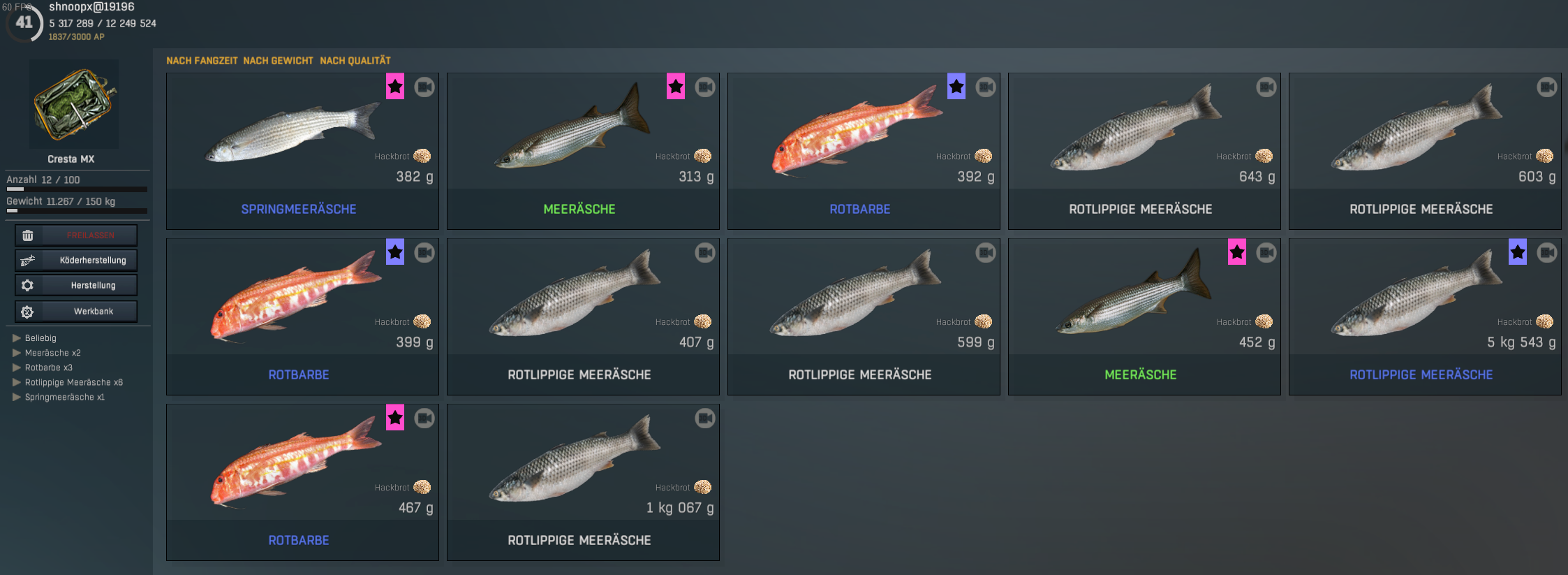The height and width of the screenshot is (575, 1568).
Task: Filter list by Springmeeräsche x1
Action: (x=64, y=397)
